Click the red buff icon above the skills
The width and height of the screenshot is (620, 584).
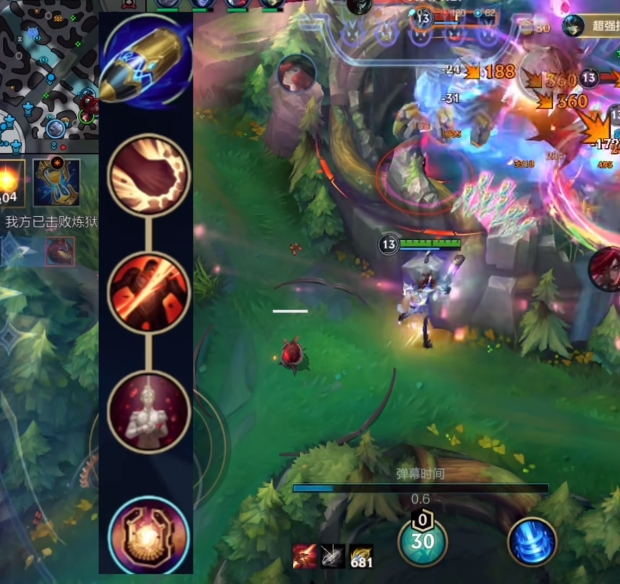[305, 556]
